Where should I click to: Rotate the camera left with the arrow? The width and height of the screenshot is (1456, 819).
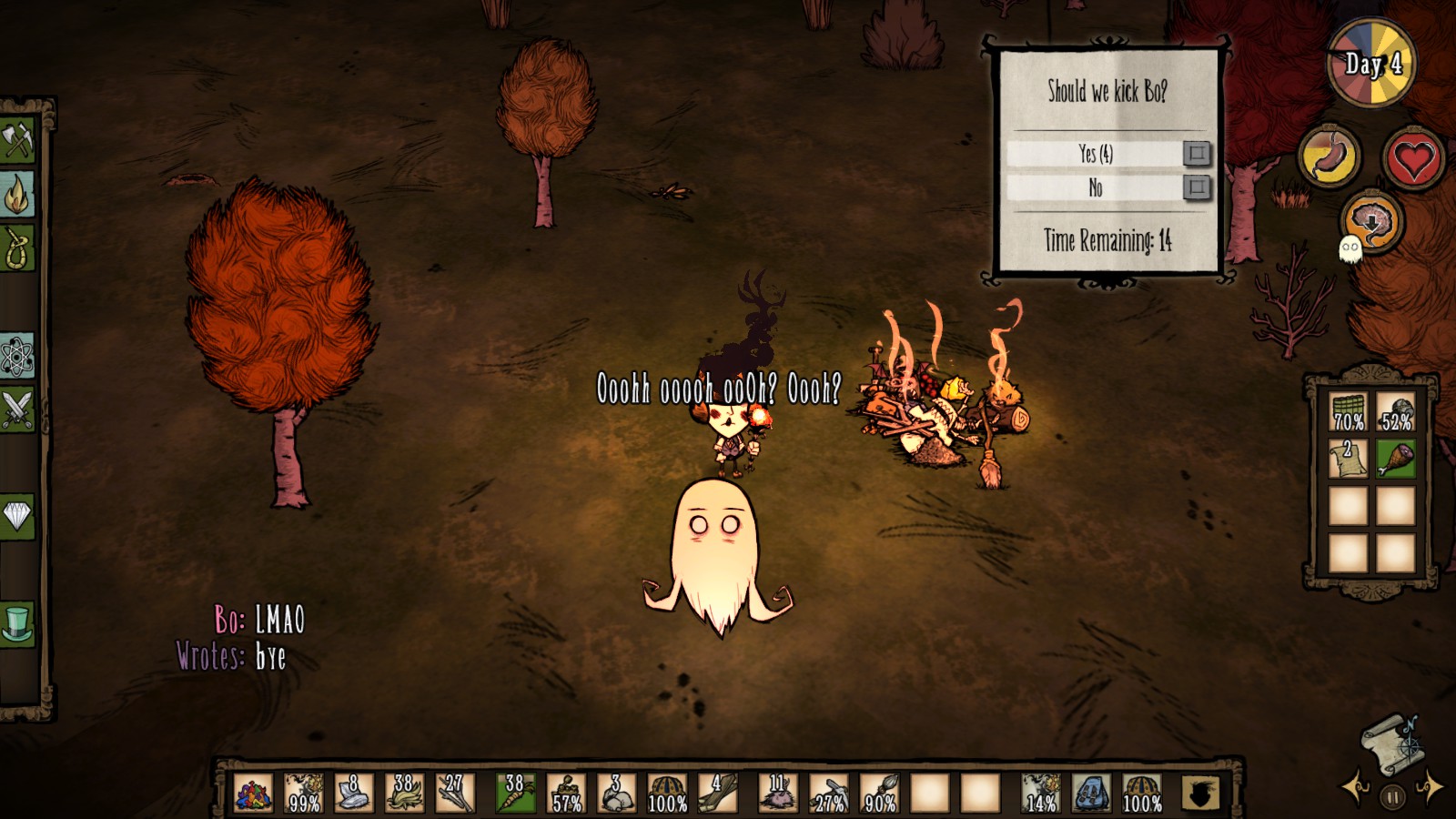[x=1356, y=788]
